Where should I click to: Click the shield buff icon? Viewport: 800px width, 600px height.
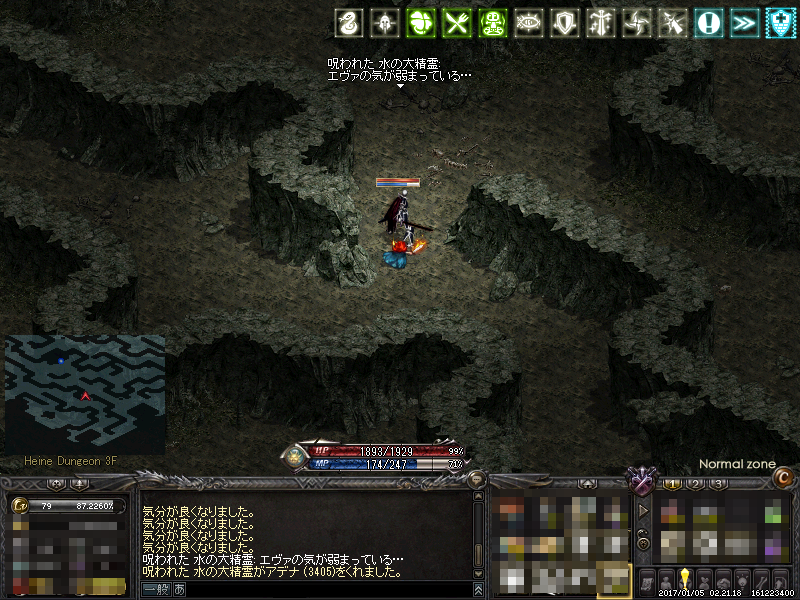(x=566, y=23)
